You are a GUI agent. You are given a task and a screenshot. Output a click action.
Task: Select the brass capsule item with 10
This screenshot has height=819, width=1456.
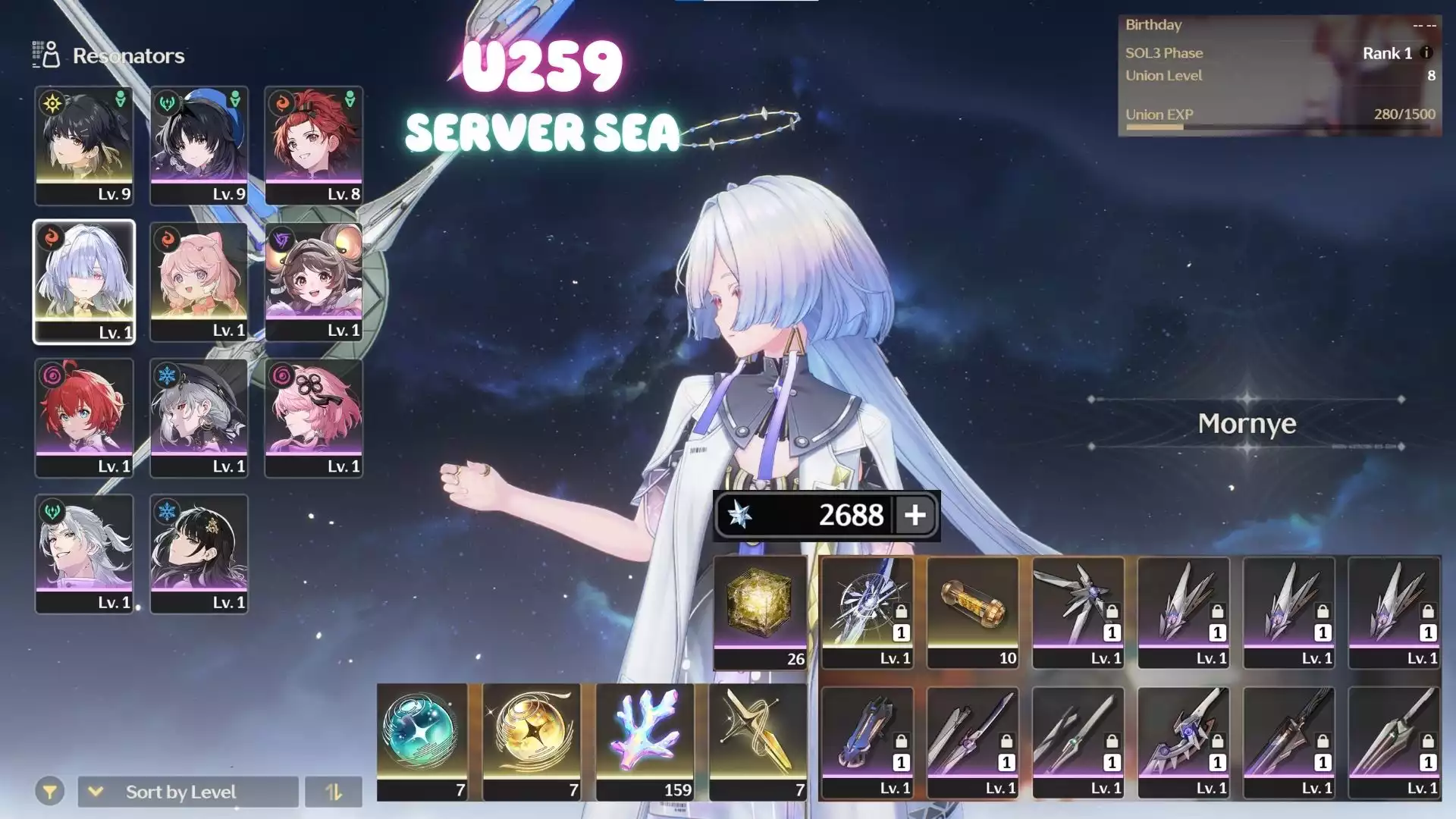[972, 612]
